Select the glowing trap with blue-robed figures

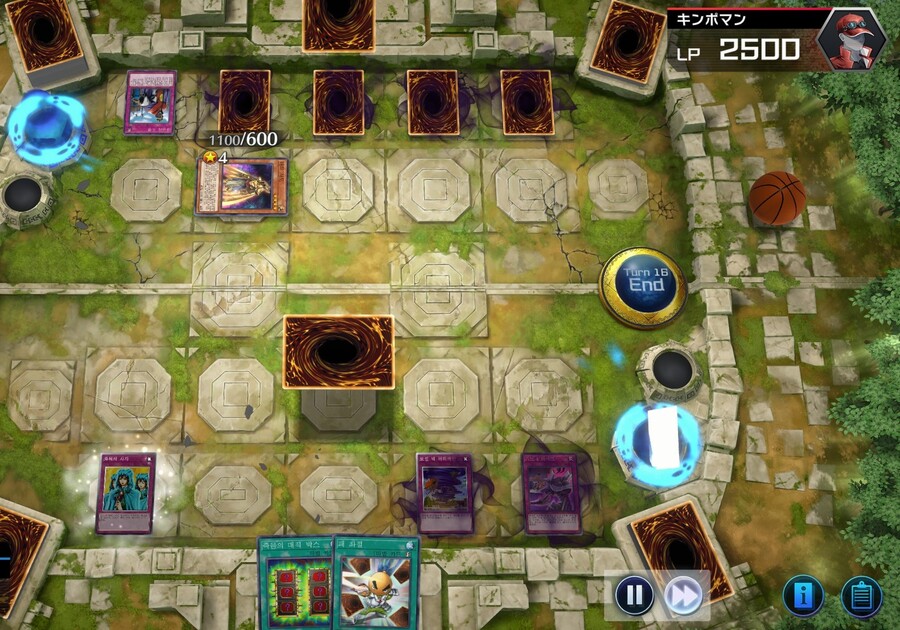click(125, 493)
